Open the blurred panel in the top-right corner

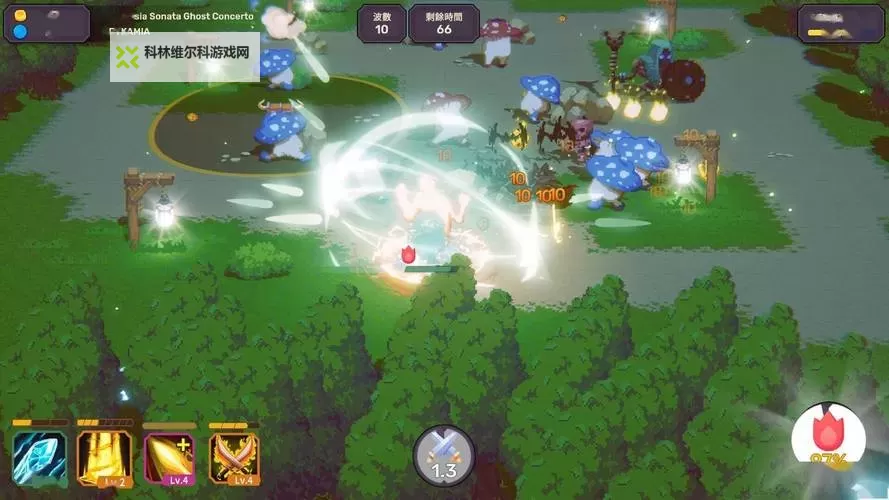839,24
